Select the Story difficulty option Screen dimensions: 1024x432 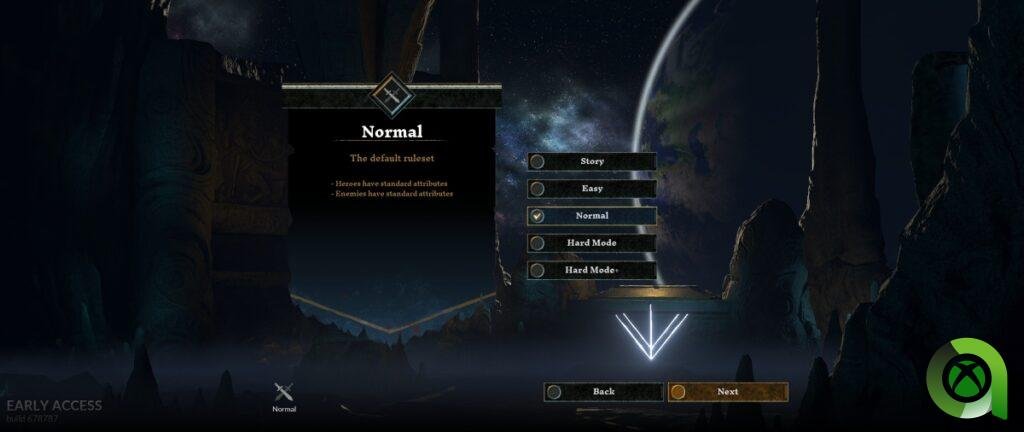point(591,161)
